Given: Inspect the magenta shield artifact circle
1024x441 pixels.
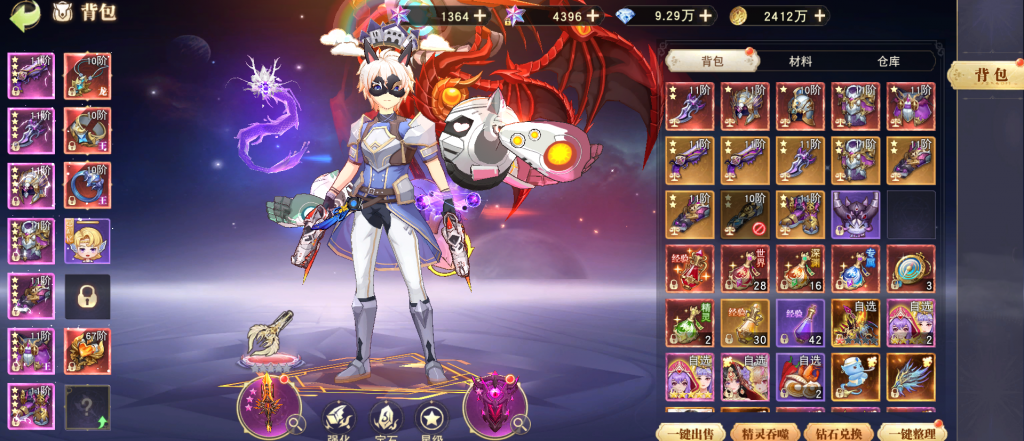Looking at the screenshot, I should coord(496,409).
